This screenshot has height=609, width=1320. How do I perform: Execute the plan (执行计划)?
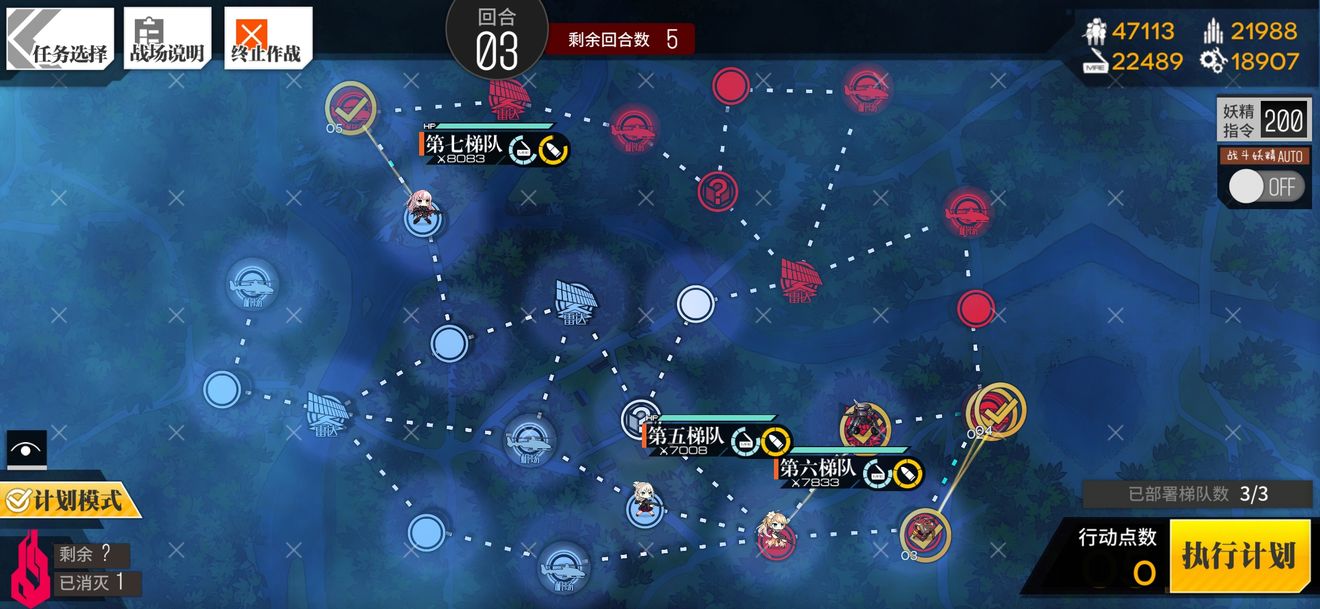click(x=1239, y=556)
